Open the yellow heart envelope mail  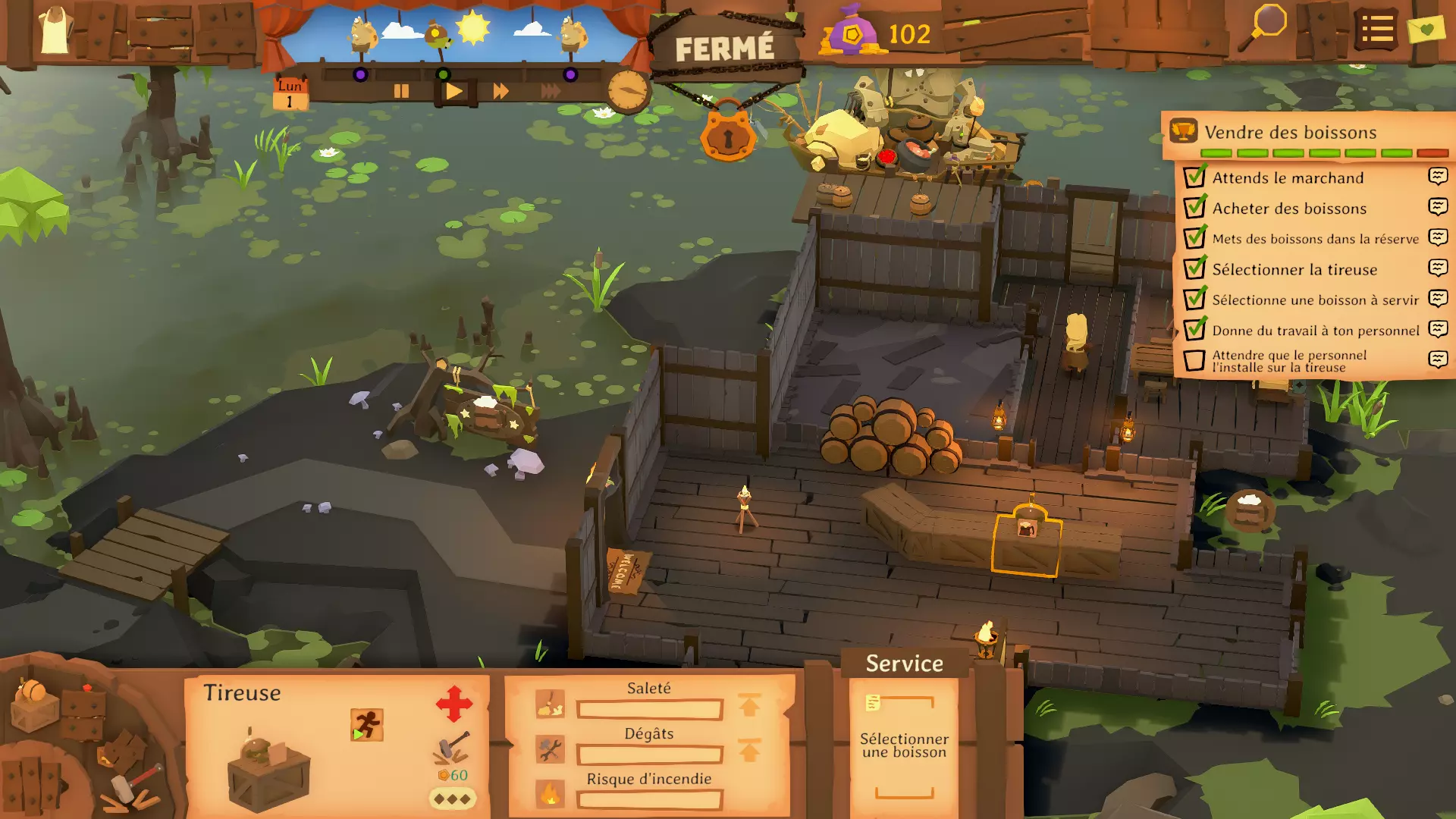(x=1426, y=30)
